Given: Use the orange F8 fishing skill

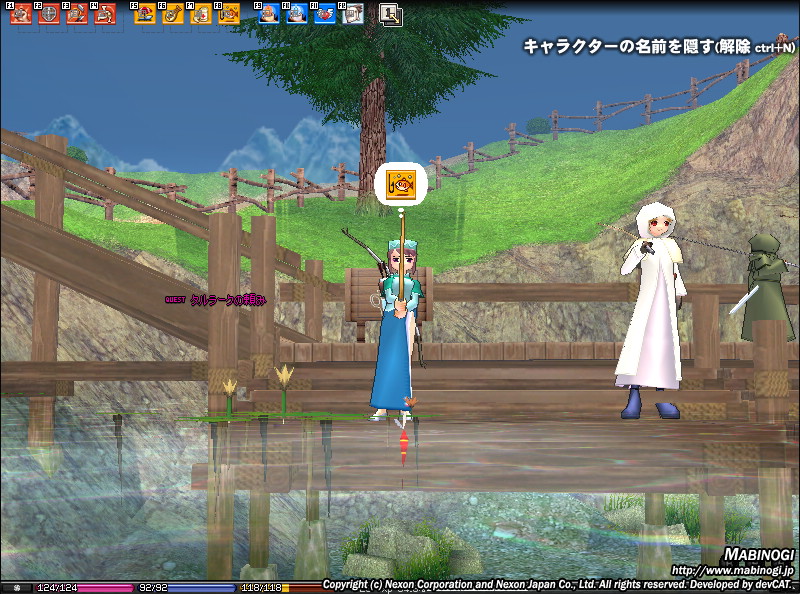Looking at the screenshot, I should [x=229, y=14].
